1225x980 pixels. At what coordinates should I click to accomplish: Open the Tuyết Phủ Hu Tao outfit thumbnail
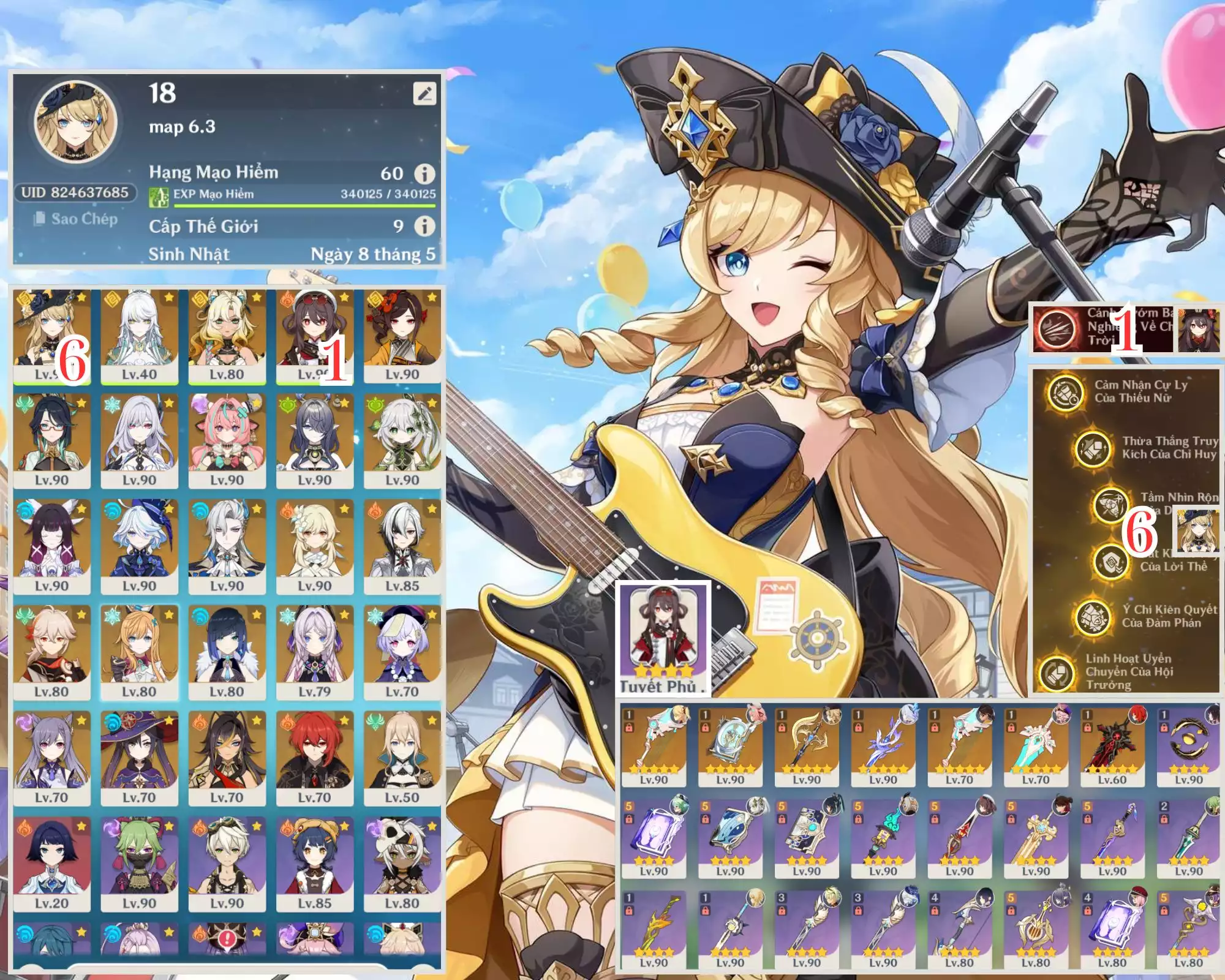tap(663, 638)
